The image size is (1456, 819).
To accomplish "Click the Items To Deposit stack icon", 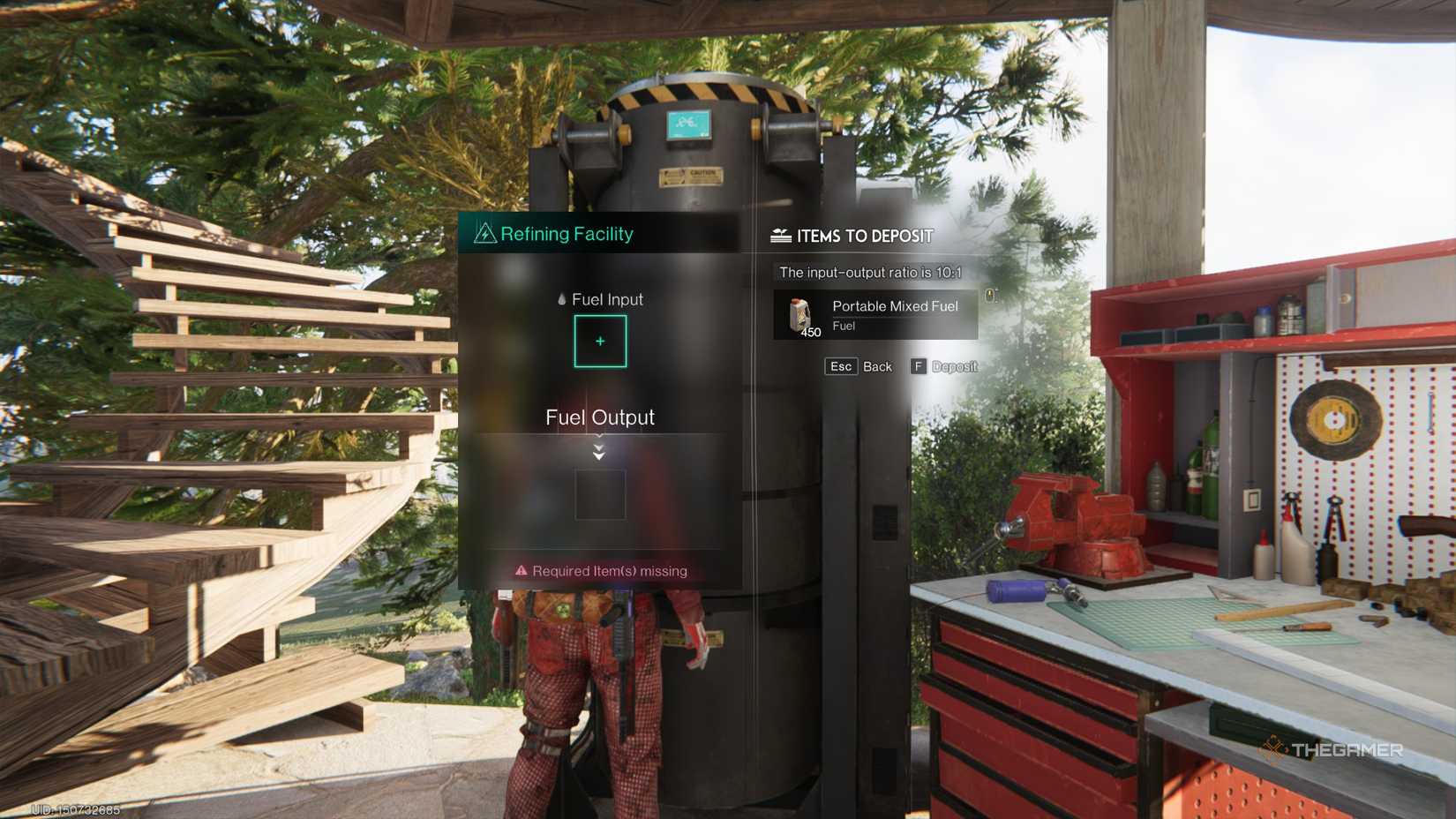I will pos(780,235).
